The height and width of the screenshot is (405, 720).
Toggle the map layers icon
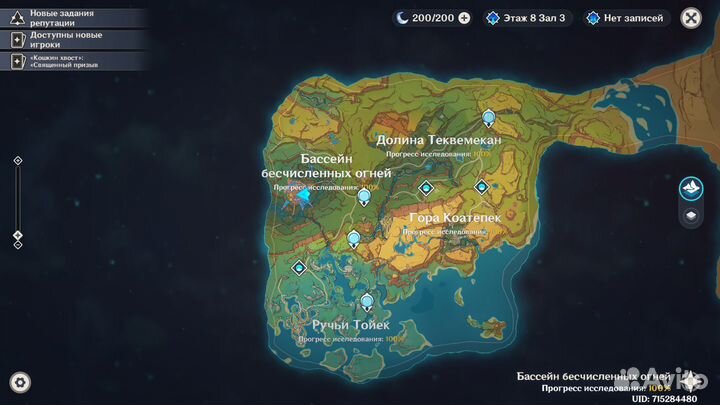[x=690, y=214]
